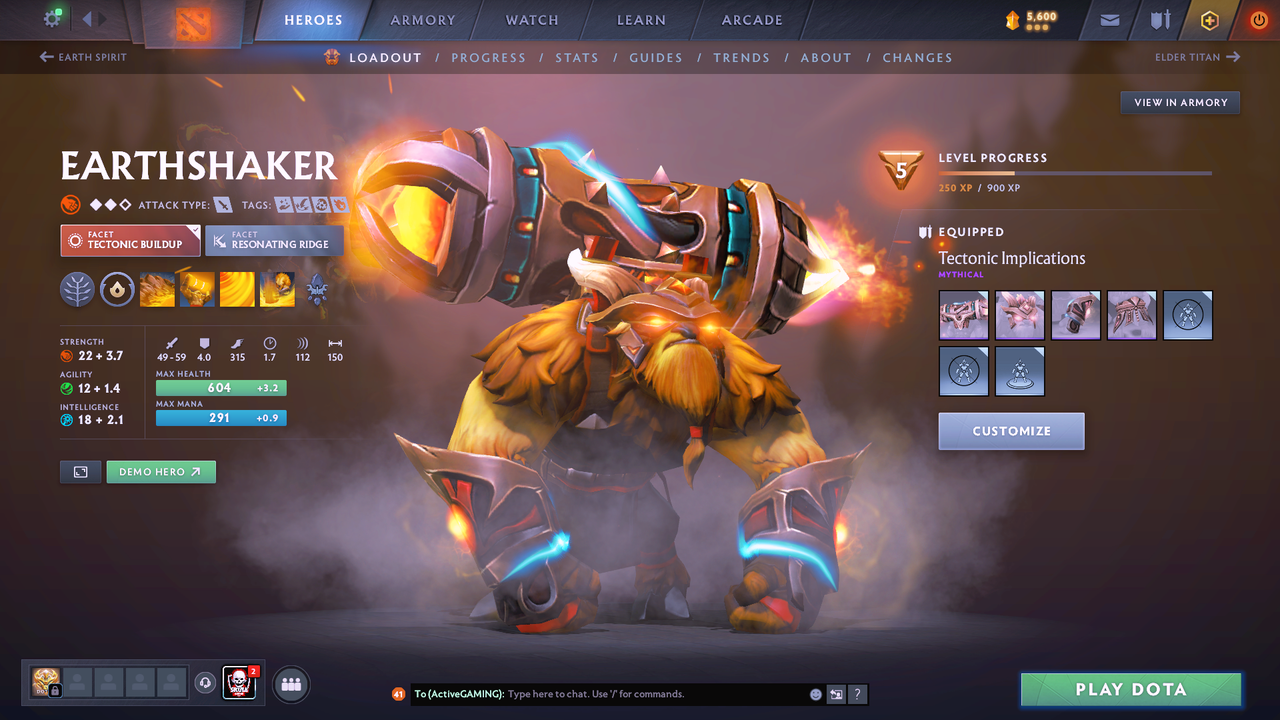
Task: Open the friends/groups icon near party slots
Action: [x=289, y=684]
